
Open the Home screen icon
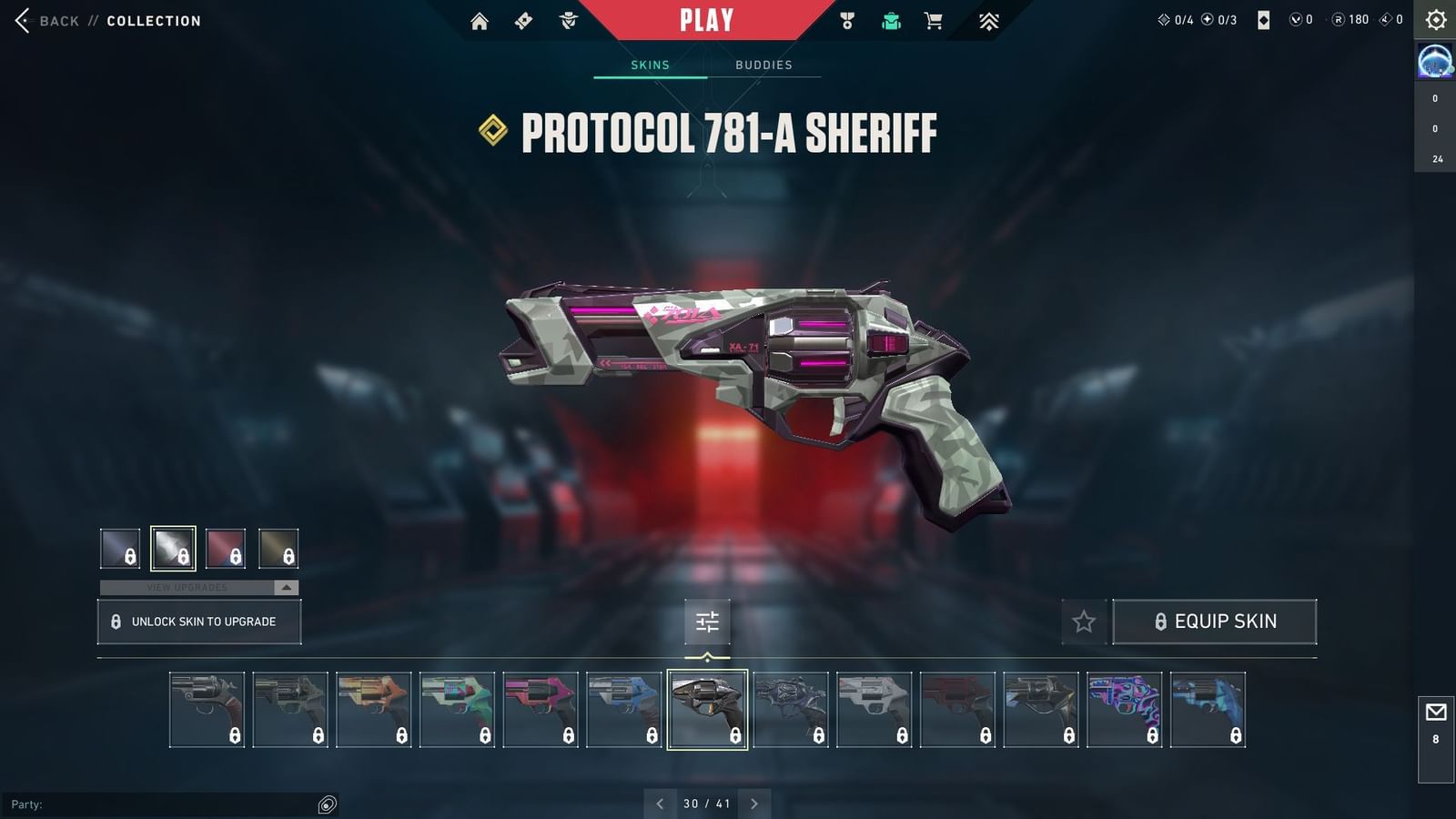coord(480,19)
